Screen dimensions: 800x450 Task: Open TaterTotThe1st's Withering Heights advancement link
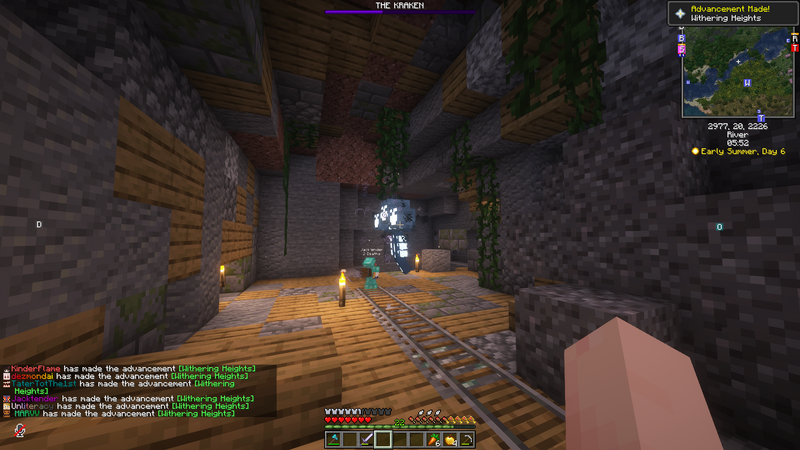pyautogui.click(x=215, y=383)
